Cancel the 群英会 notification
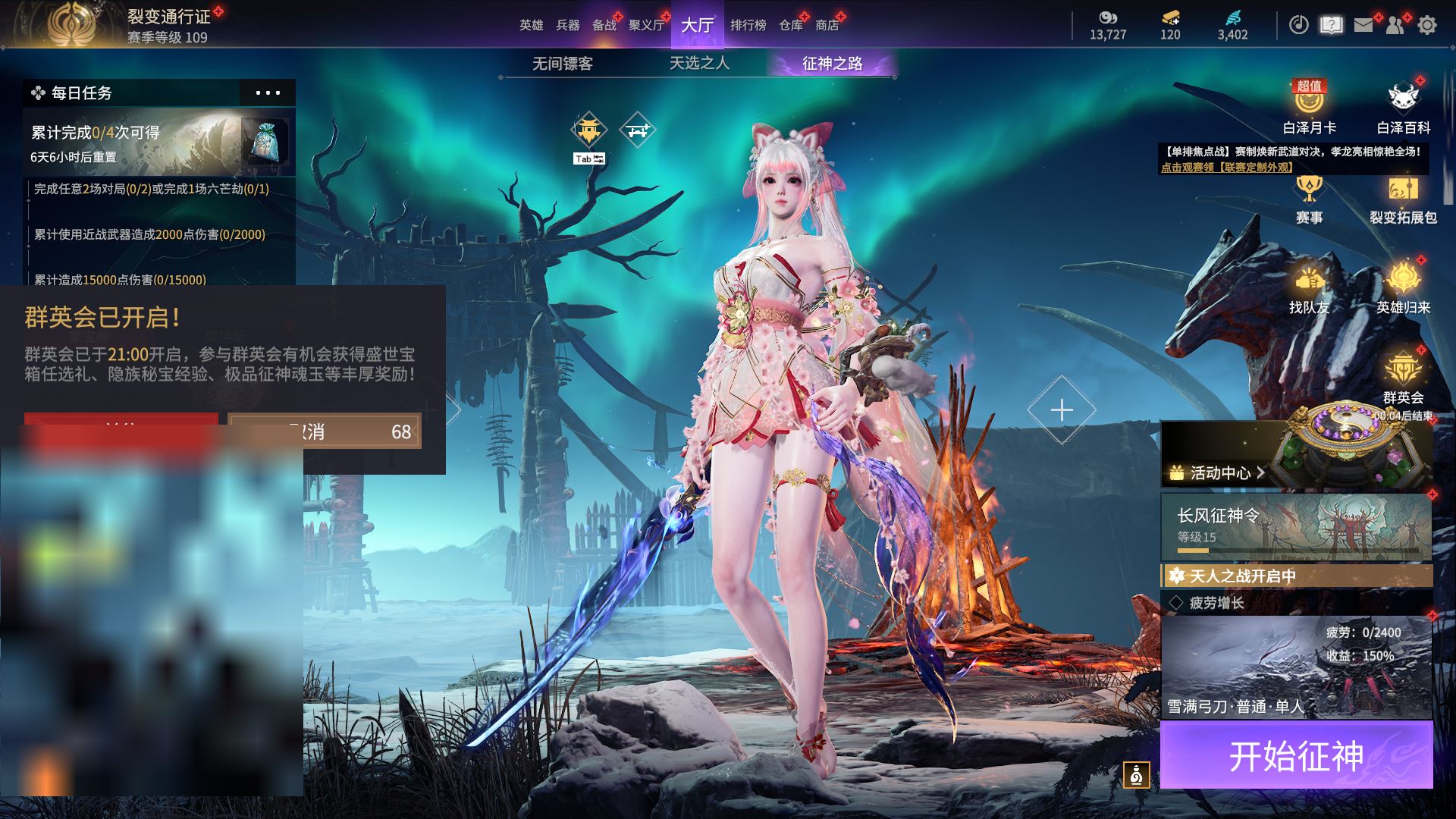 tap(324, 431)
